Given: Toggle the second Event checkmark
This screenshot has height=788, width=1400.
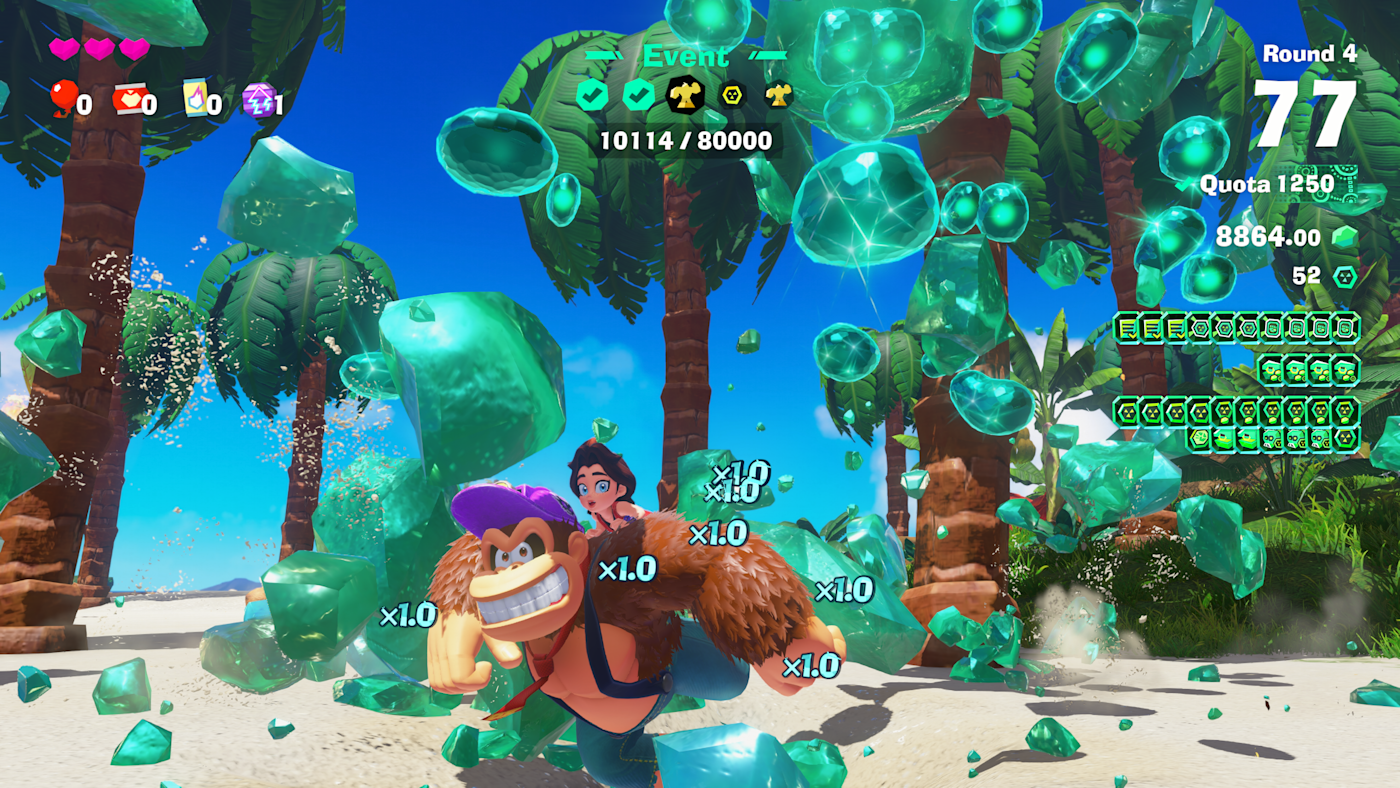Looking at the screenshot, I should [x=639, y=93].
